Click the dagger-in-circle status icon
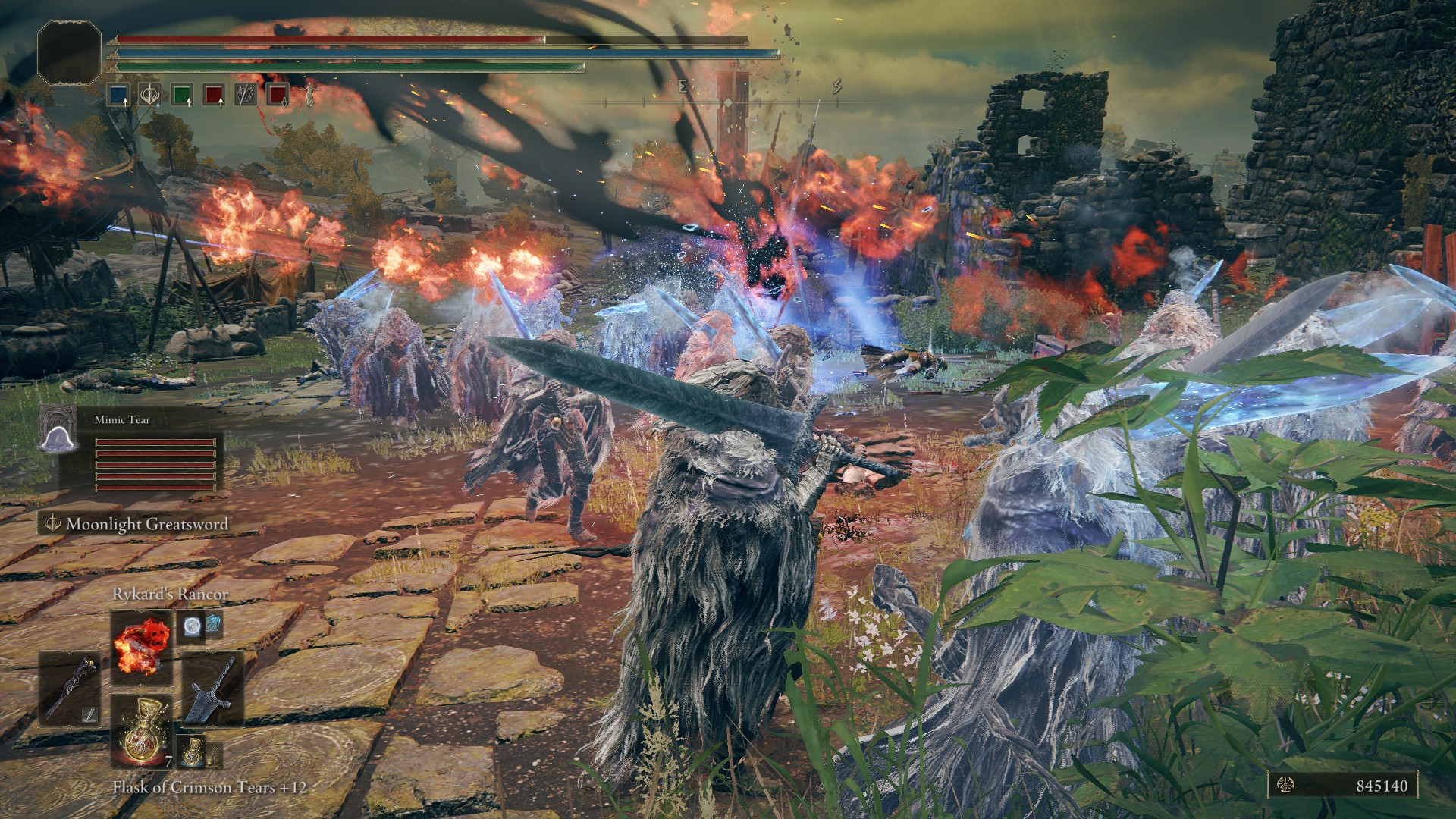This screenshot has width=1456, height=819. pos(246,95)
